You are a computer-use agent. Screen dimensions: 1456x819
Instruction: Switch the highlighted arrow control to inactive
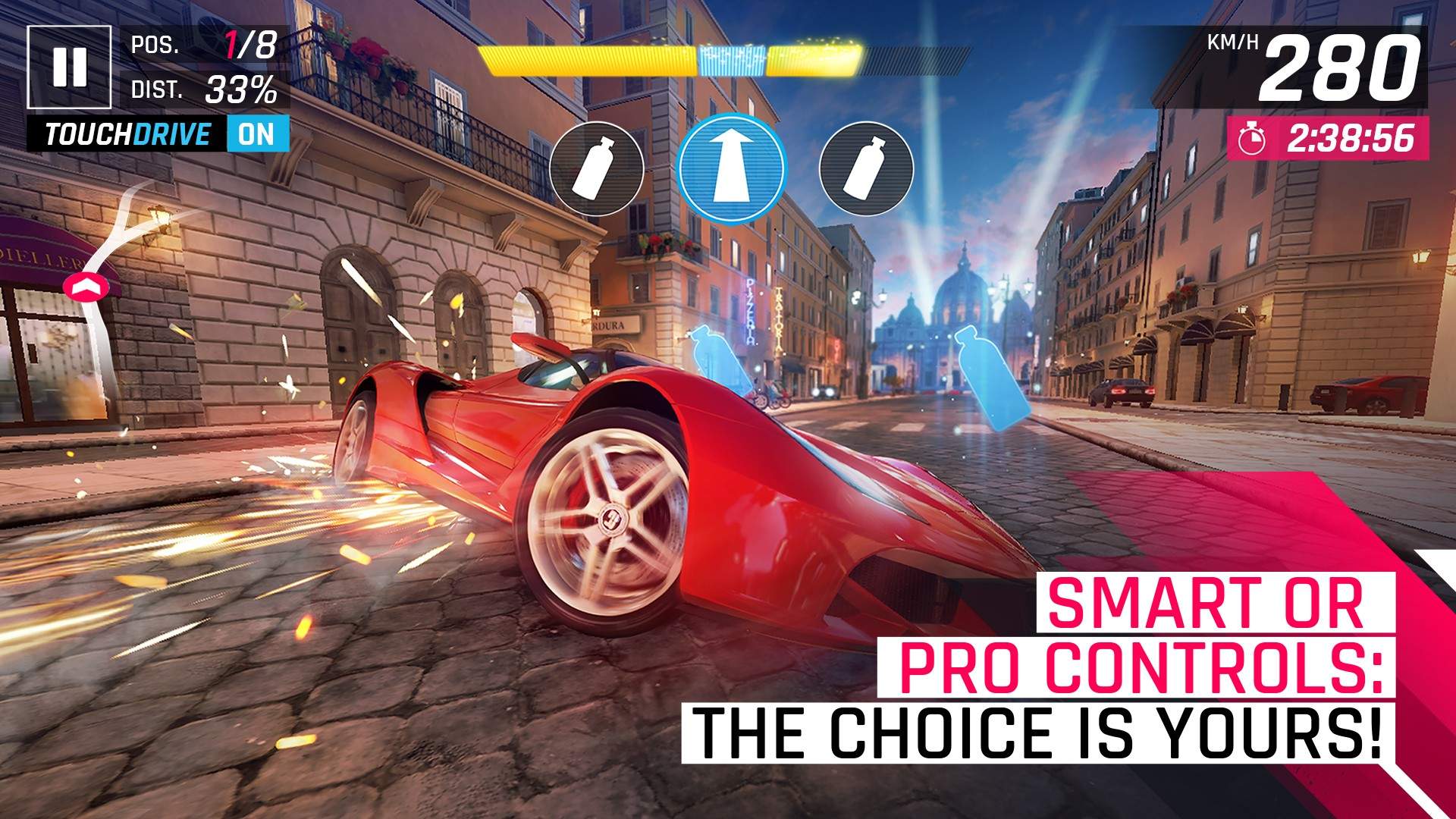[732, 168]
